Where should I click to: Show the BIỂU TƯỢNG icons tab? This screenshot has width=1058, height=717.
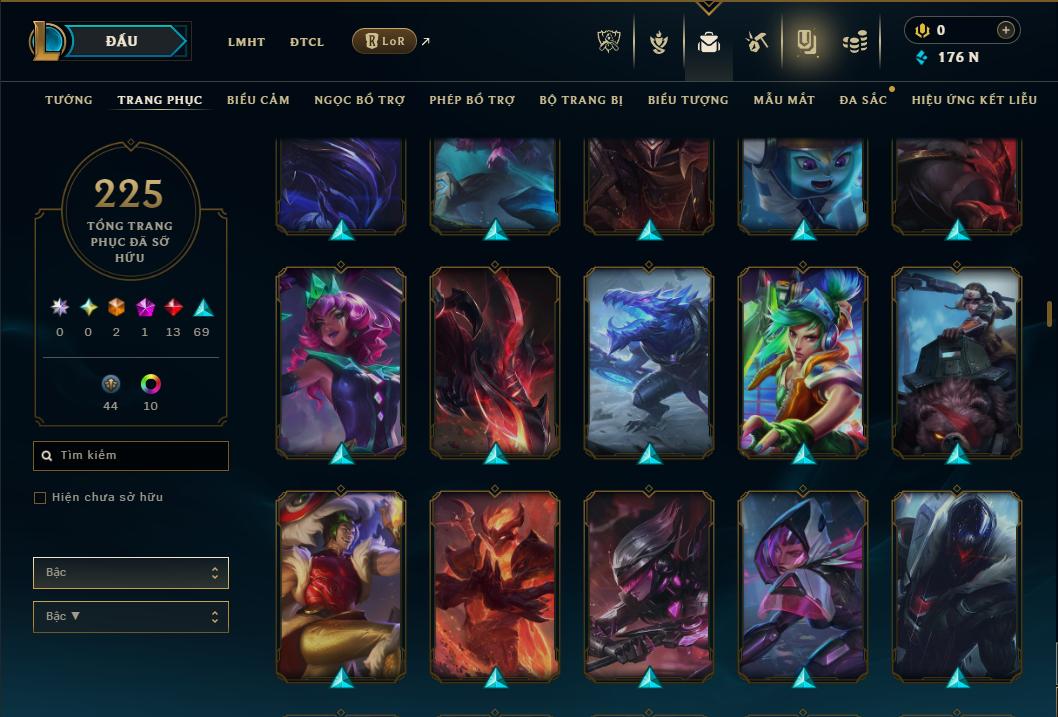pos(688,100)
